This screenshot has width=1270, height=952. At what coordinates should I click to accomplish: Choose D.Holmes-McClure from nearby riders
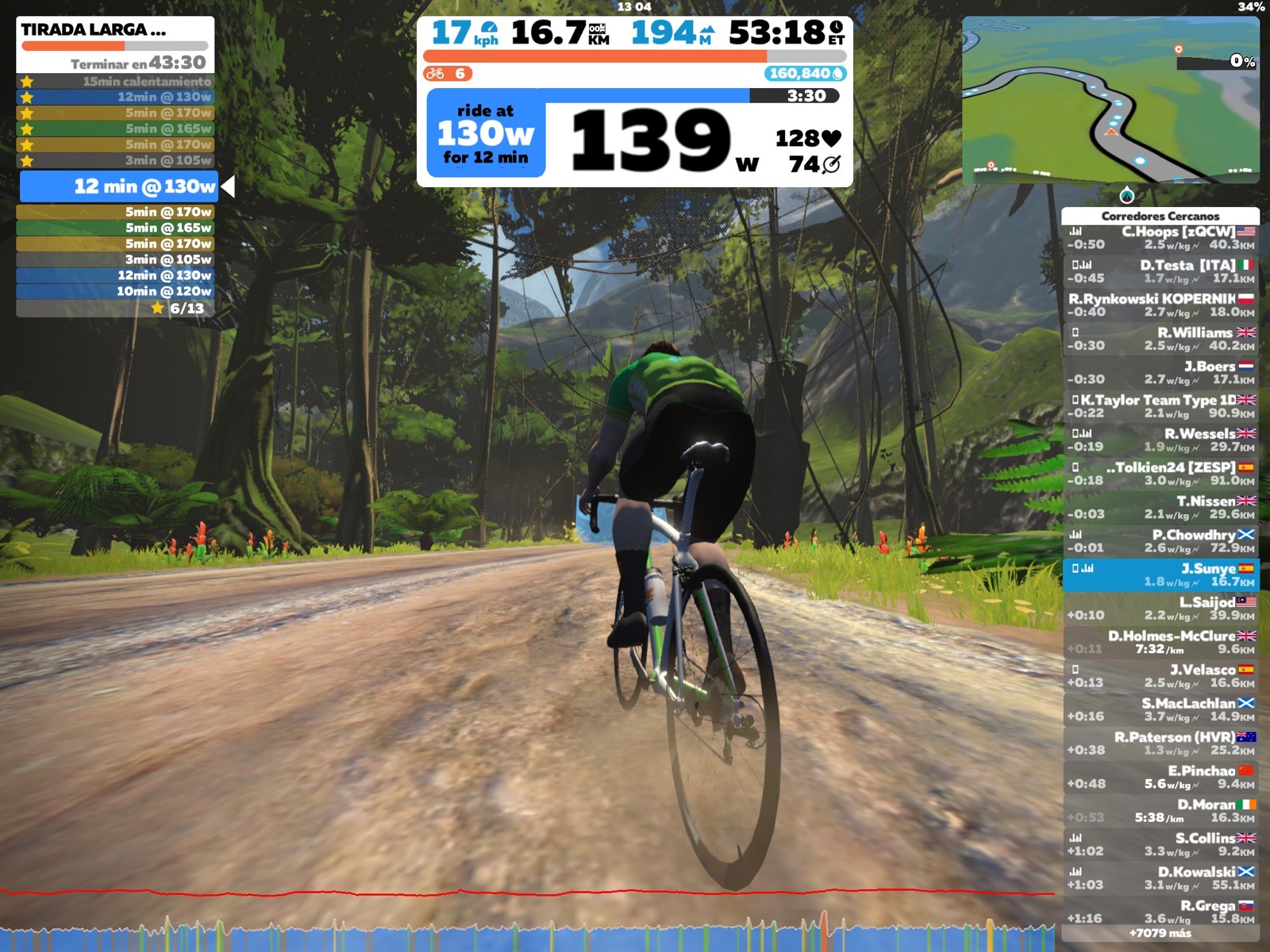1160,643
